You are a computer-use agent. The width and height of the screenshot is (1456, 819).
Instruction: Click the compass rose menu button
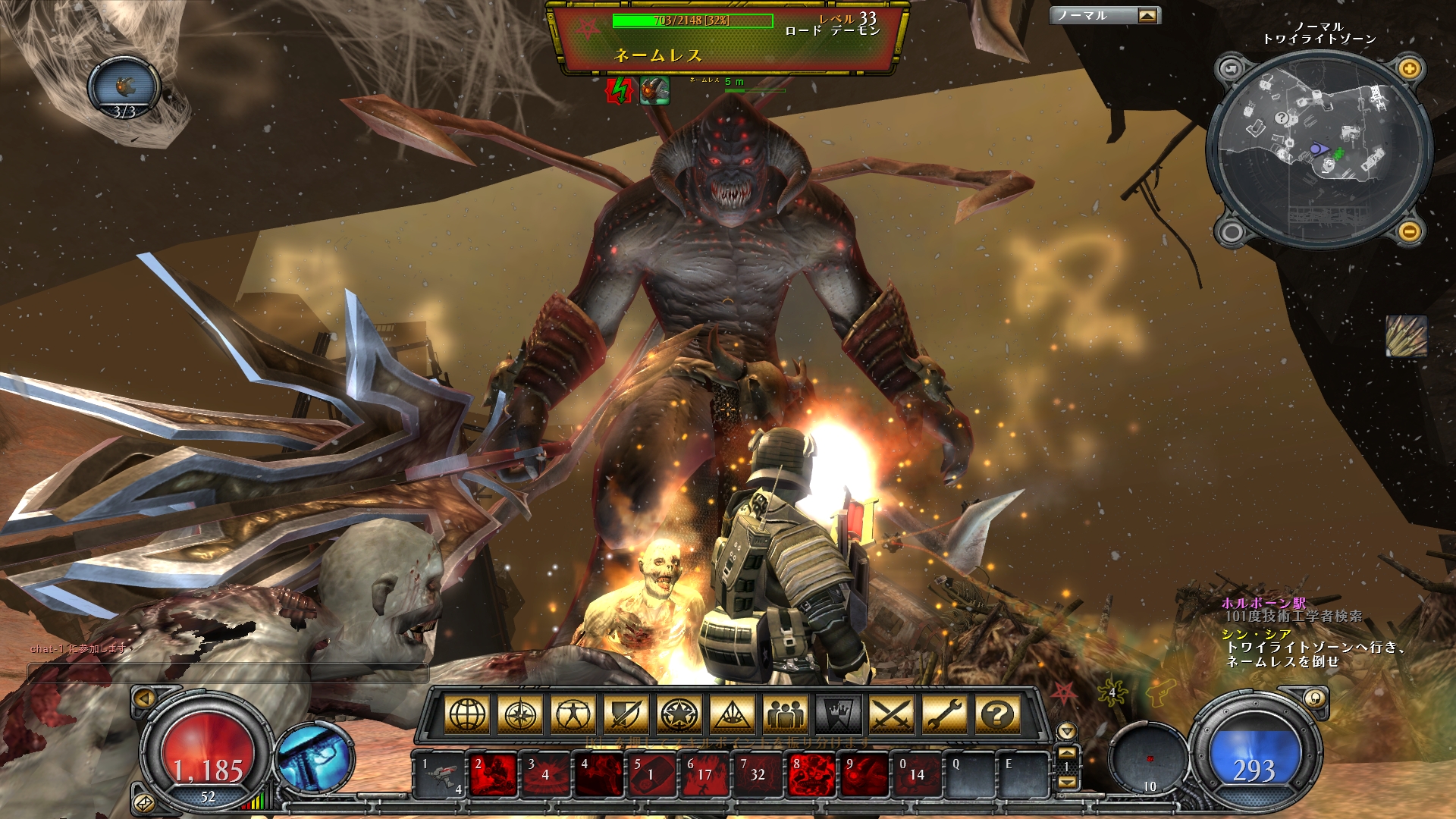(x=520, y=714)
